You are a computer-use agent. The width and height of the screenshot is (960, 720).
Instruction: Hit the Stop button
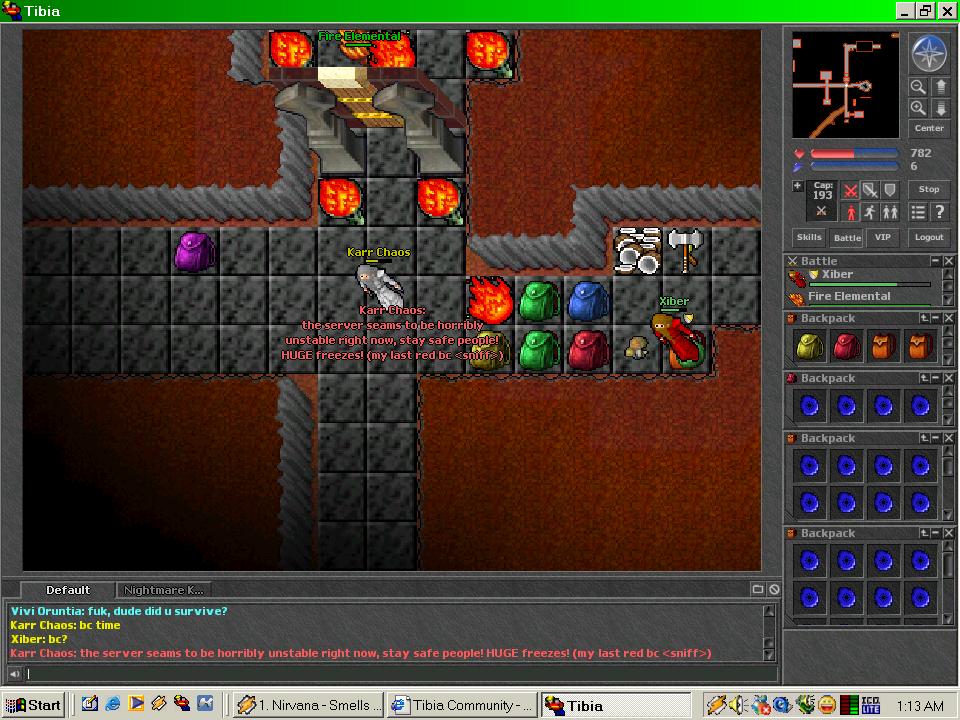click(929, 189)
